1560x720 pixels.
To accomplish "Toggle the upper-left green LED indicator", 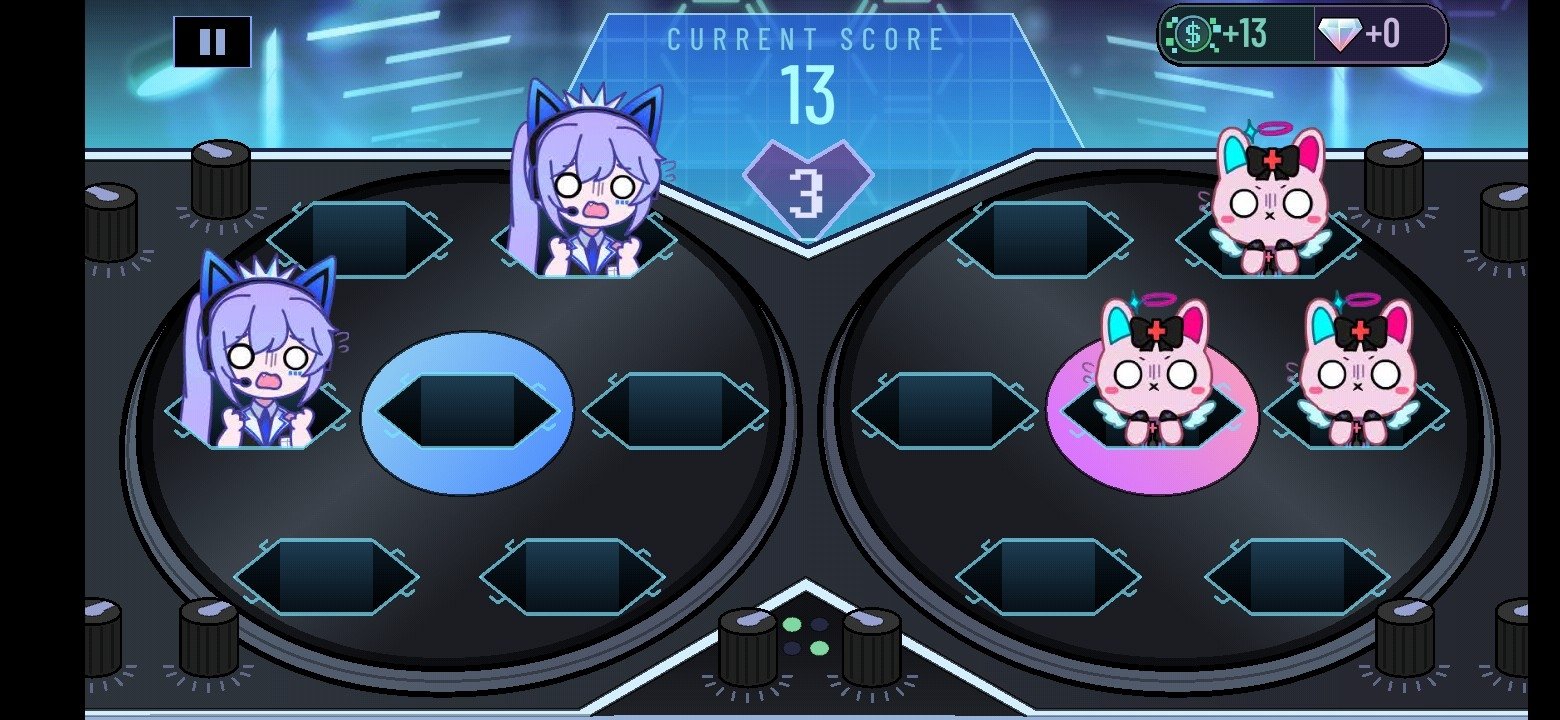I will (792, 623).
